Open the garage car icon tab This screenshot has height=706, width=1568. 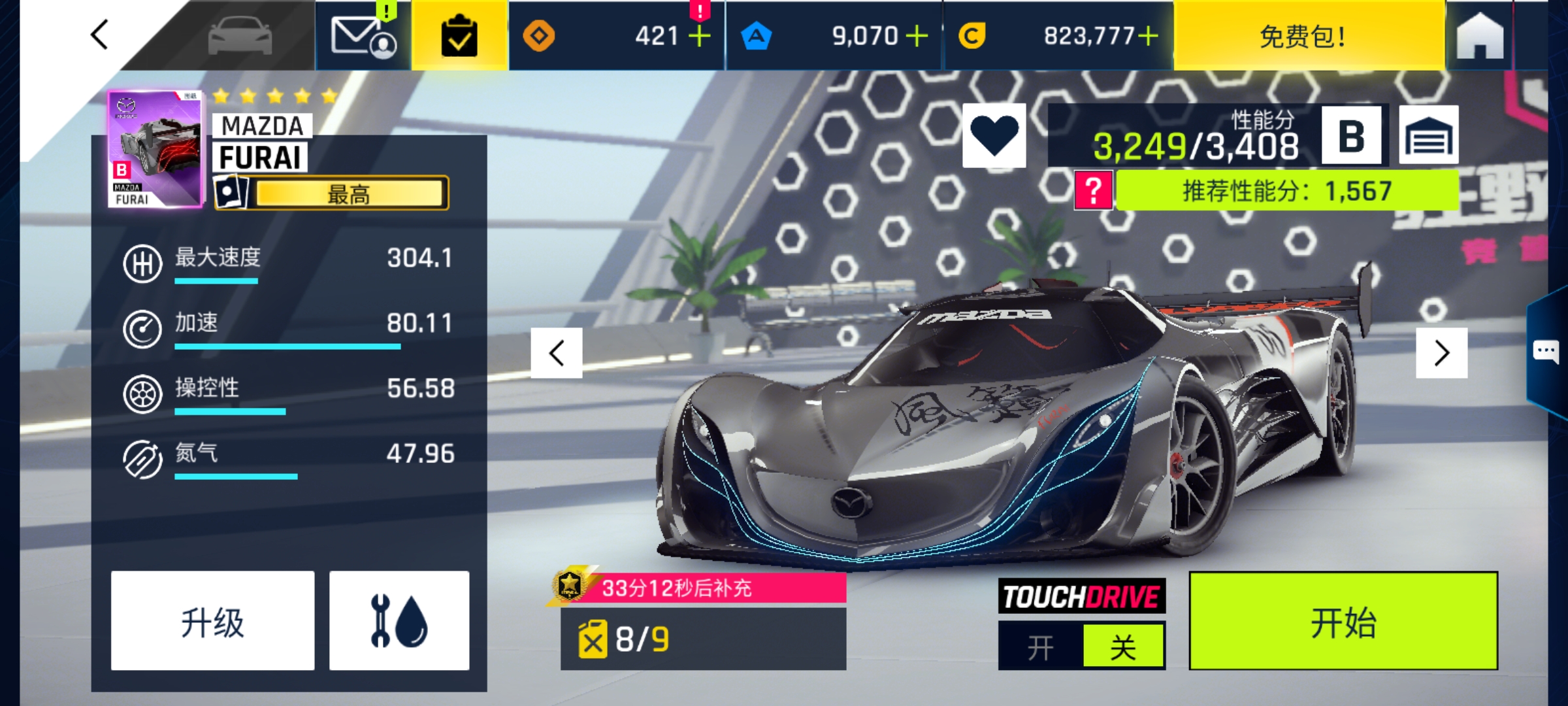pyautogui.click(x=240, y=36)
